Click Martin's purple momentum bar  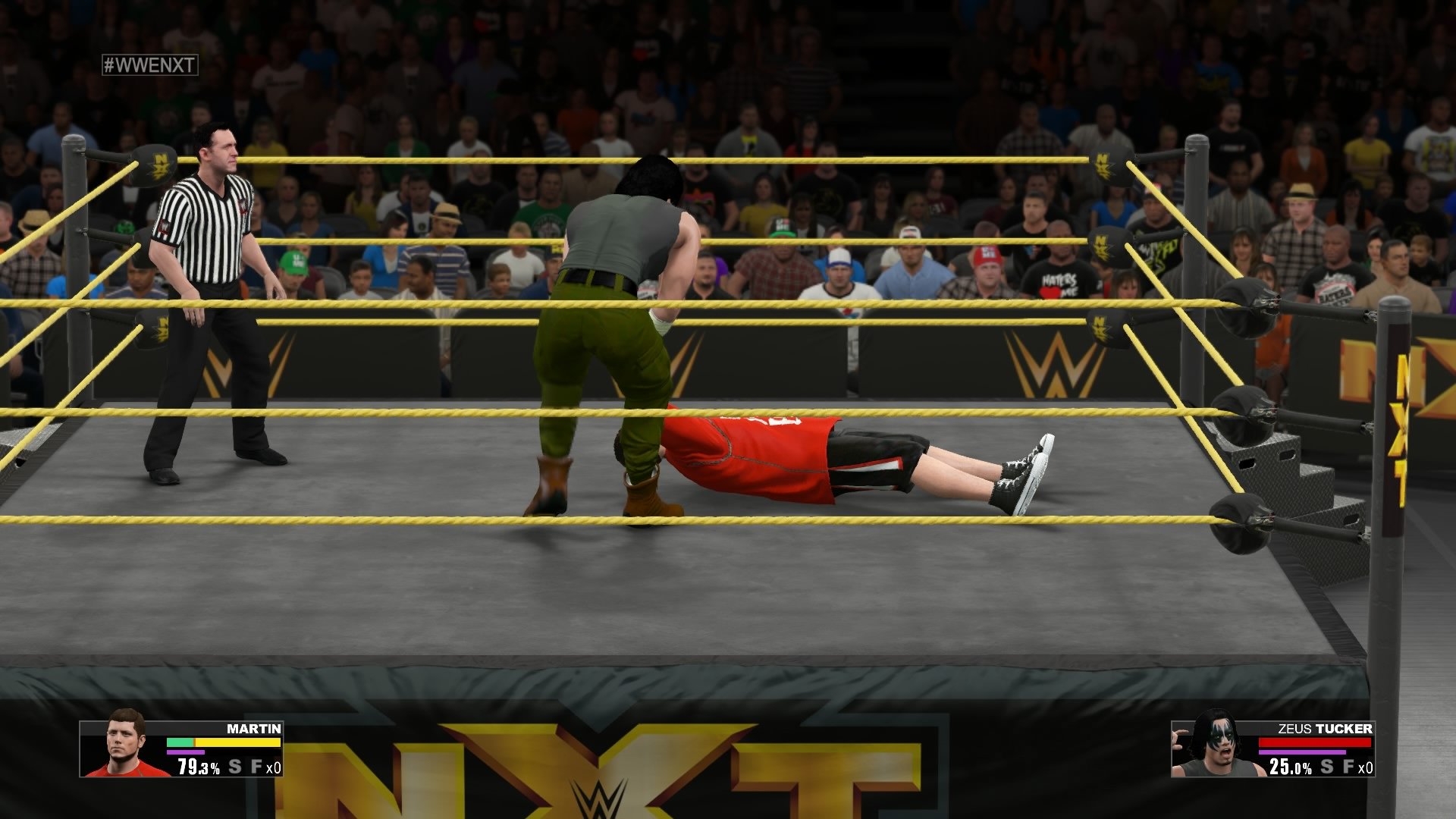click(x=186, y=752)
